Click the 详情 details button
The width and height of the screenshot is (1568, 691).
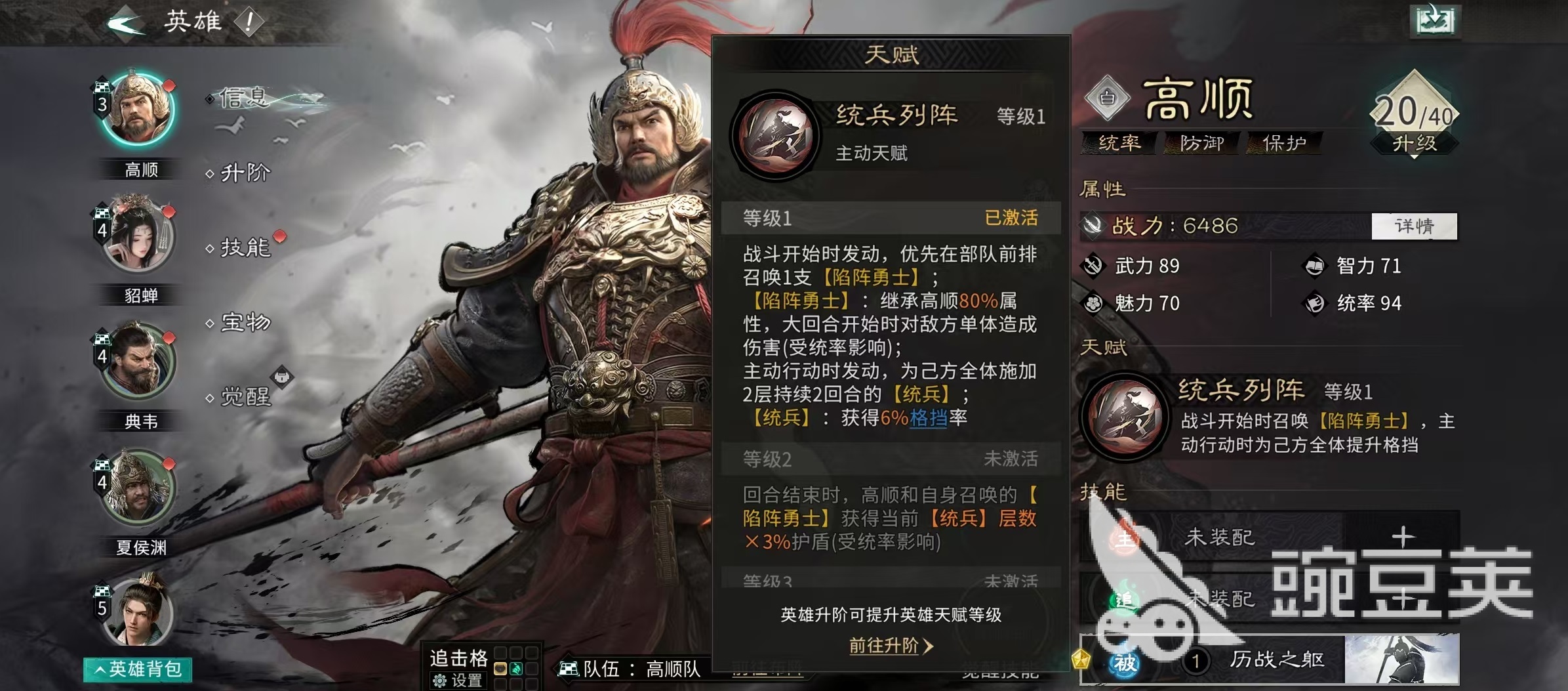pyautogui.click(x=1414, y=226)
